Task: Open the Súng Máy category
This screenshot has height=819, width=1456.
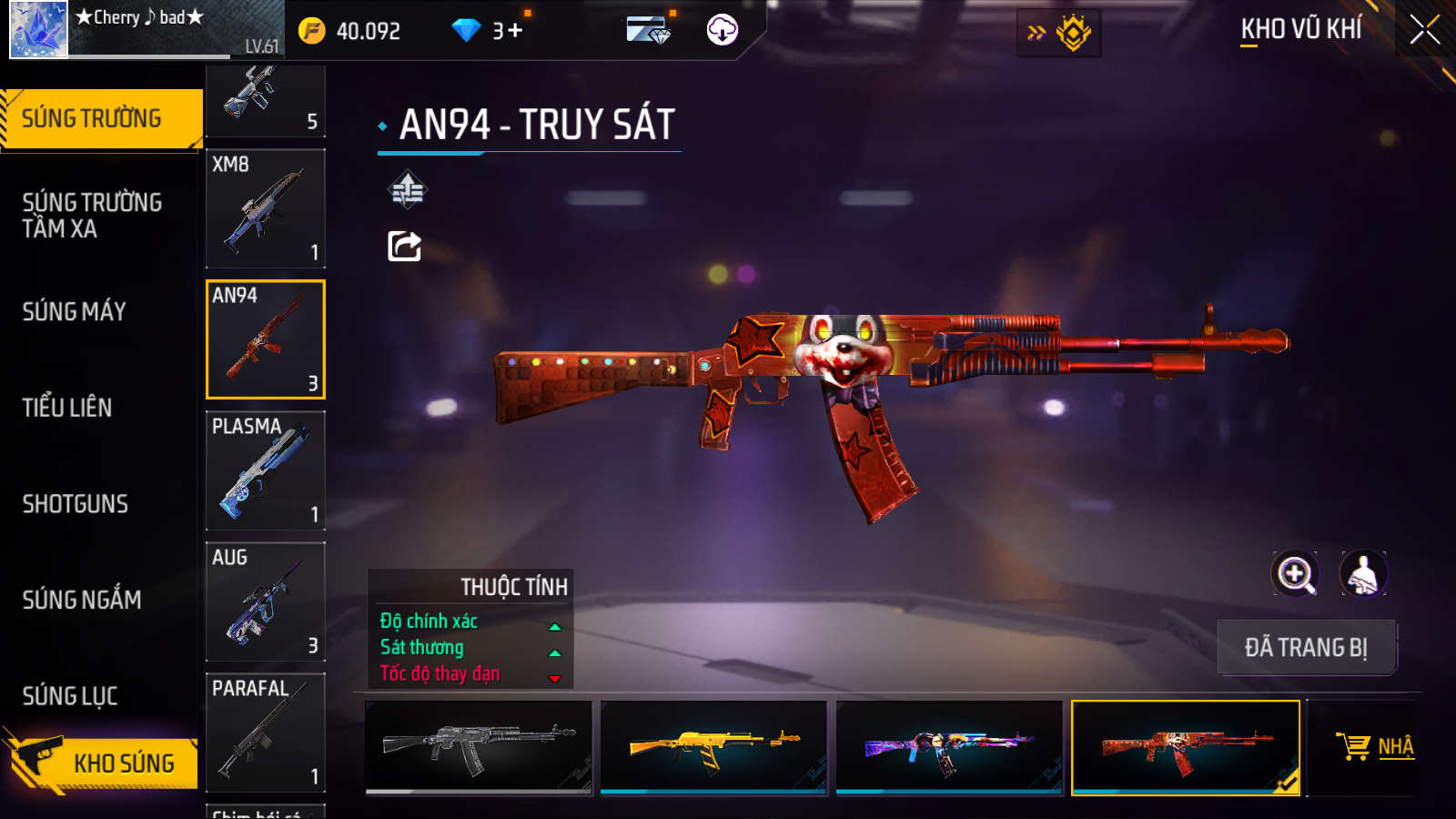Action: click(75, 311)
